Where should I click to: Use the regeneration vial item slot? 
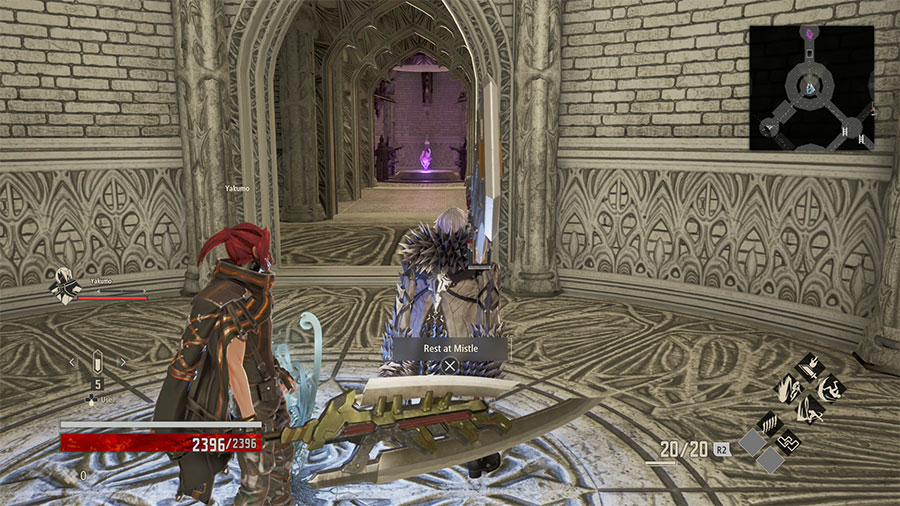click(97, 362)
